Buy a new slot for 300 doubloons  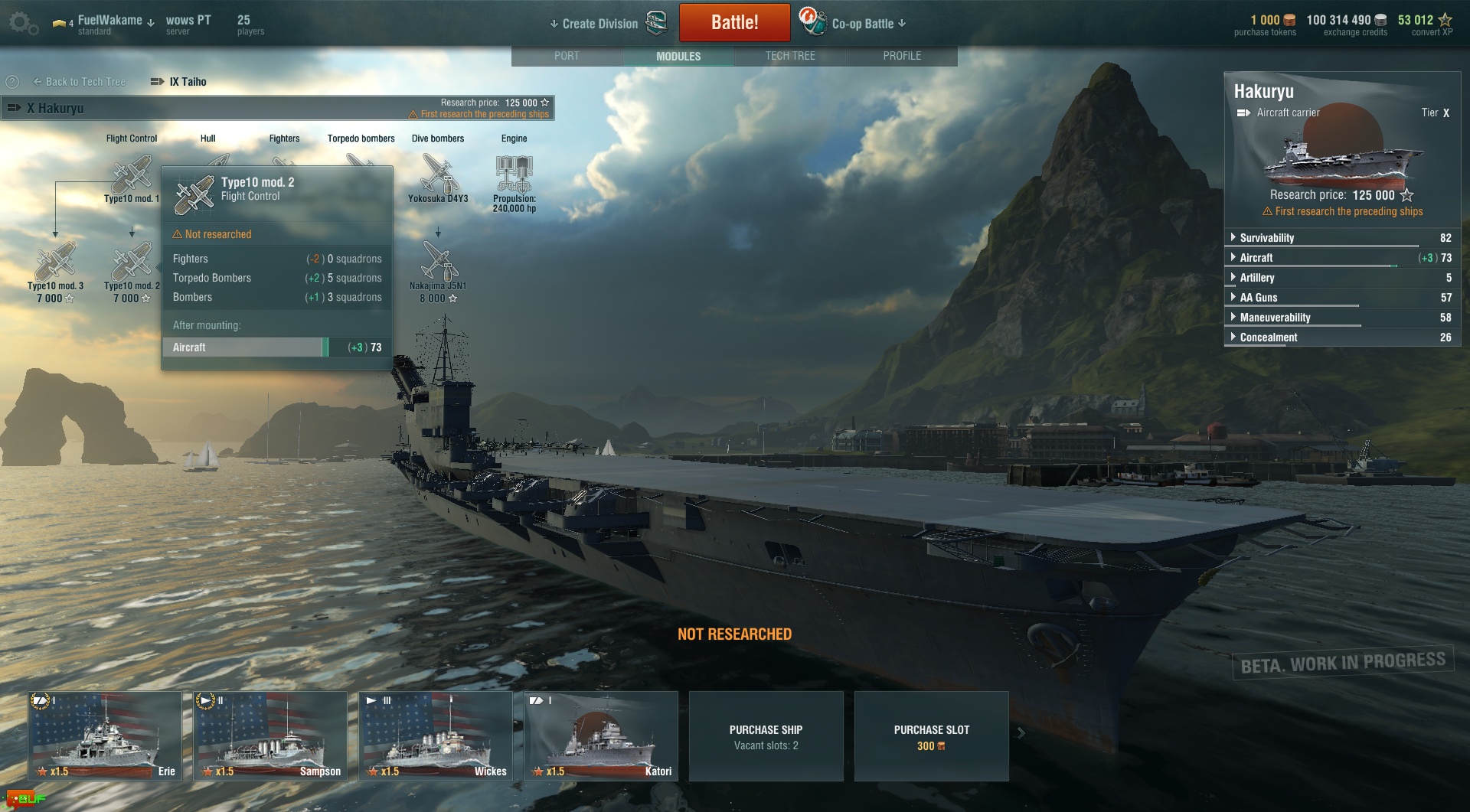coord(931,736)
